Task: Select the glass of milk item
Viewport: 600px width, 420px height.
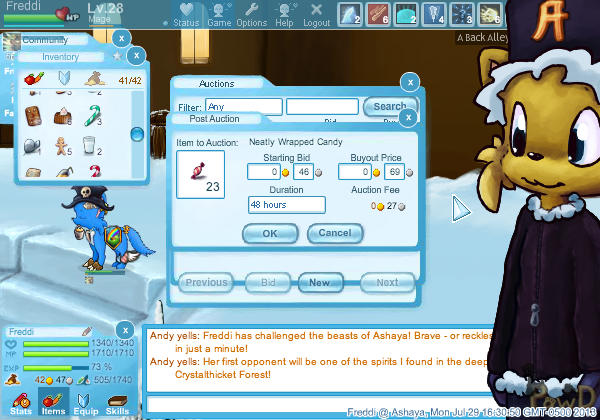Action: 89,144
